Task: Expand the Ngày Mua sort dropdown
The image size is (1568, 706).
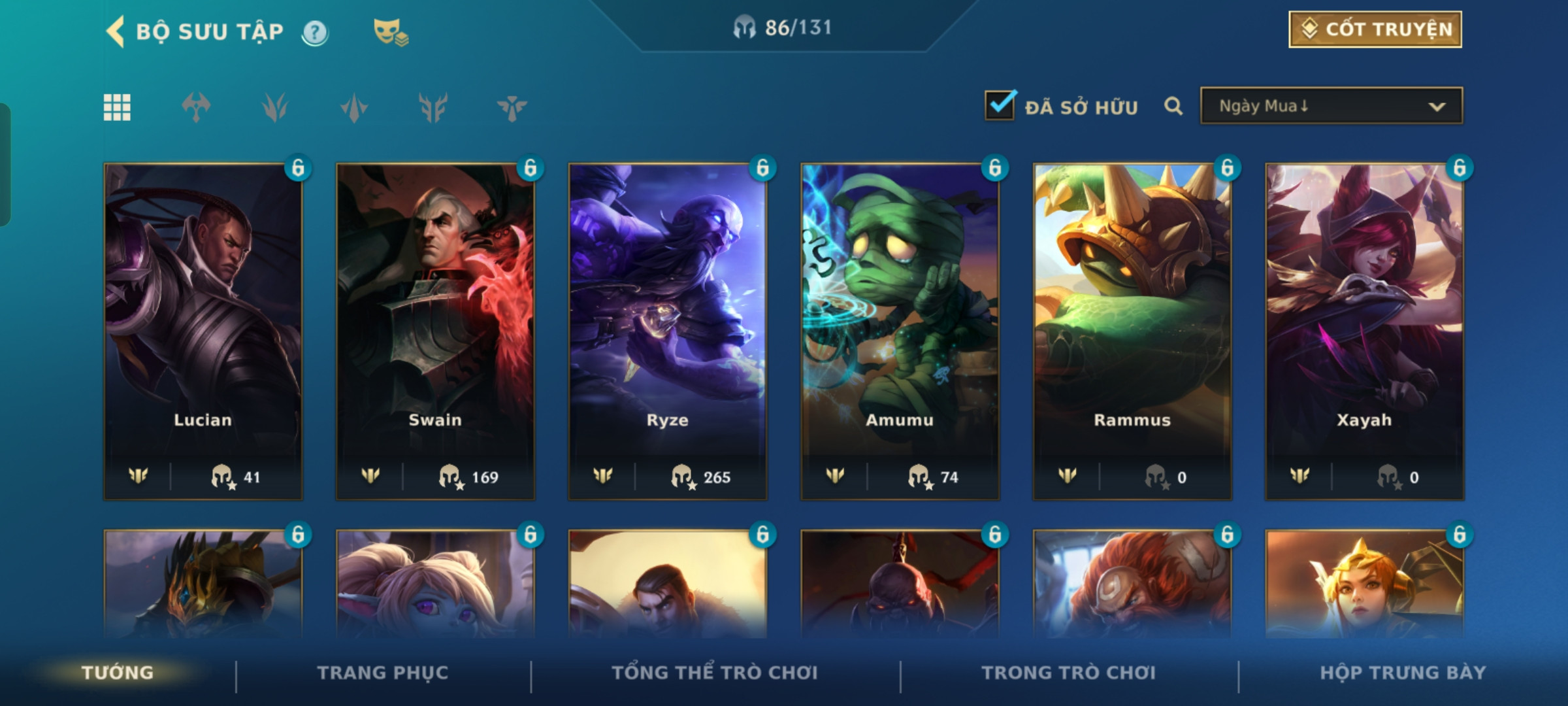Action: click(1331, 106)
